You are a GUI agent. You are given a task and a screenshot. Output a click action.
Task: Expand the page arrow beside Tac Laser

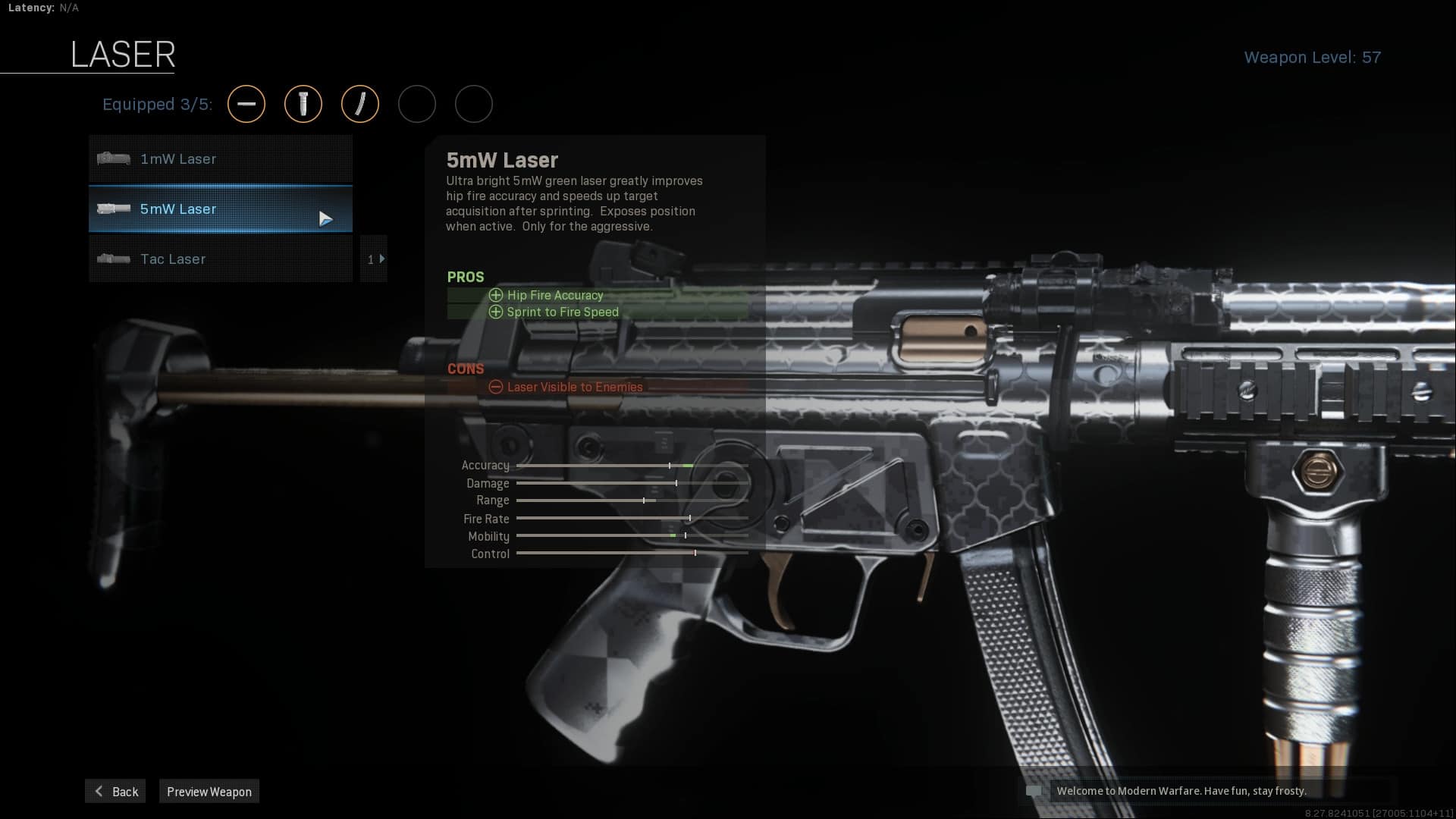pos(375,259)
